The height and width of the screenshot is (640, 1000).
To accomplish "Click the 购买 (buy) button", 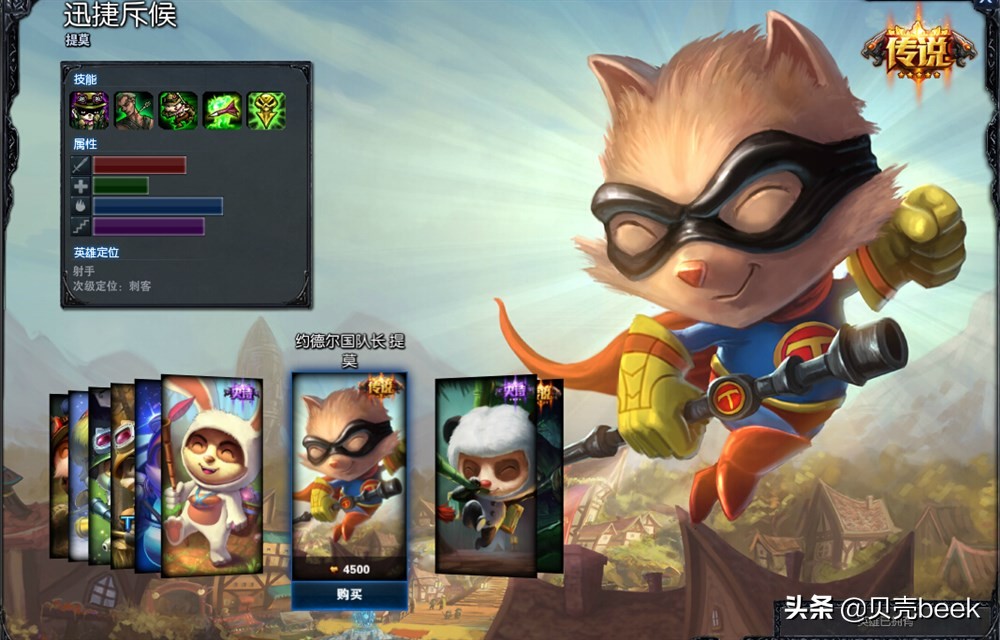I will click(x=349, y=594).
